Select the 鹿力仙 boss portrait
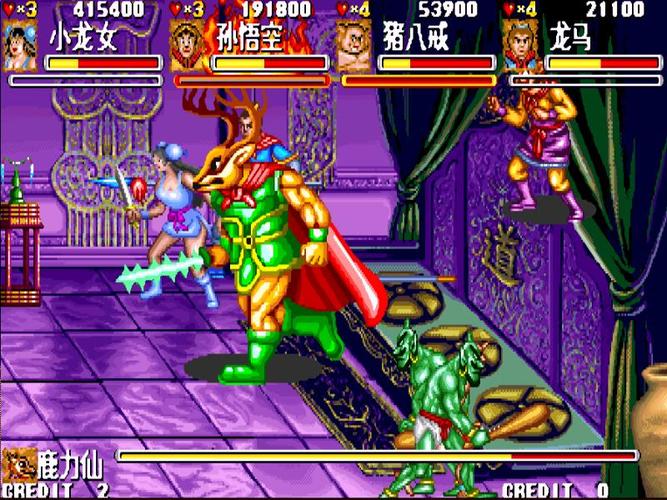The height and width of the screenshot is (500, 667). pos(18,463)
